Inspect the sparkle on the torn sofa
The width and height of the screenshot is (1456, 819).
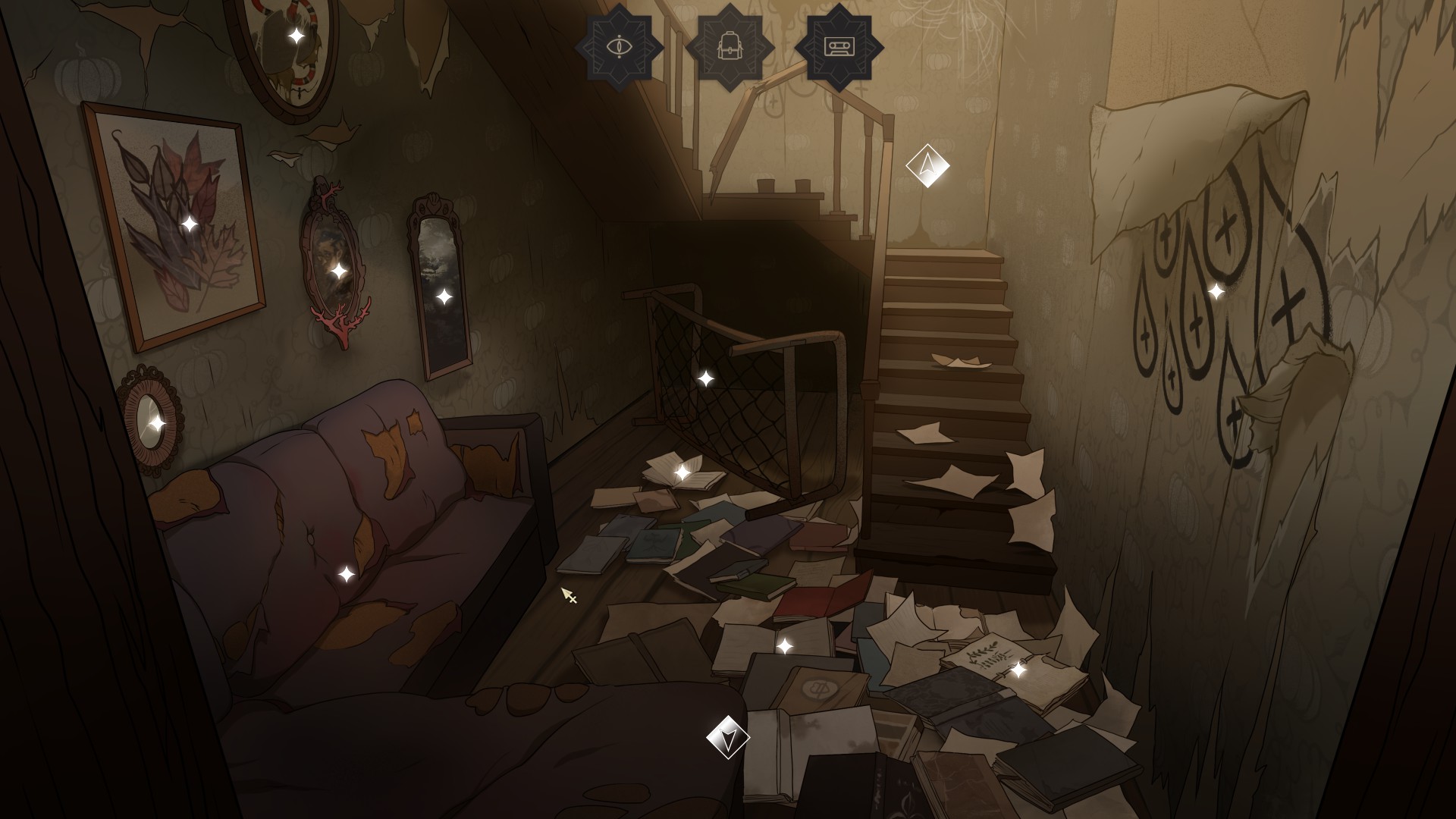point(346,574)
